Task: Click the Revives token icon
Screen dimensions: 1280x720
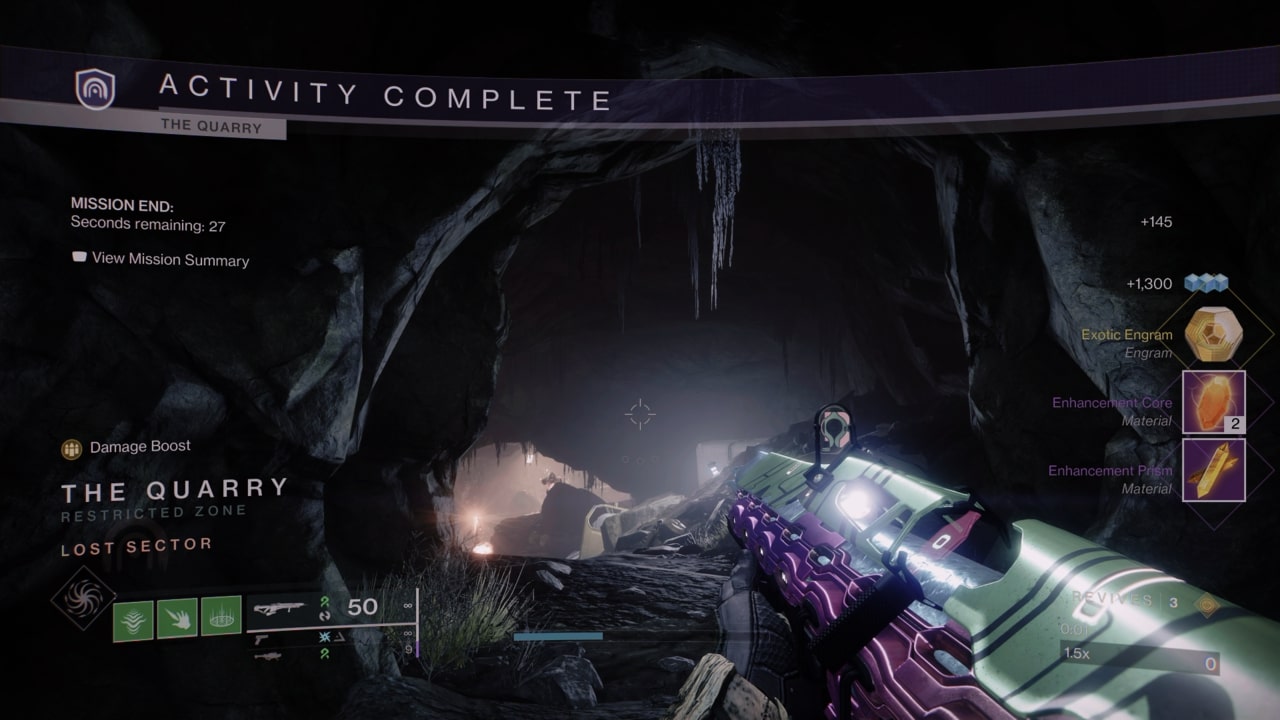Action: (x=1208, y=604)
